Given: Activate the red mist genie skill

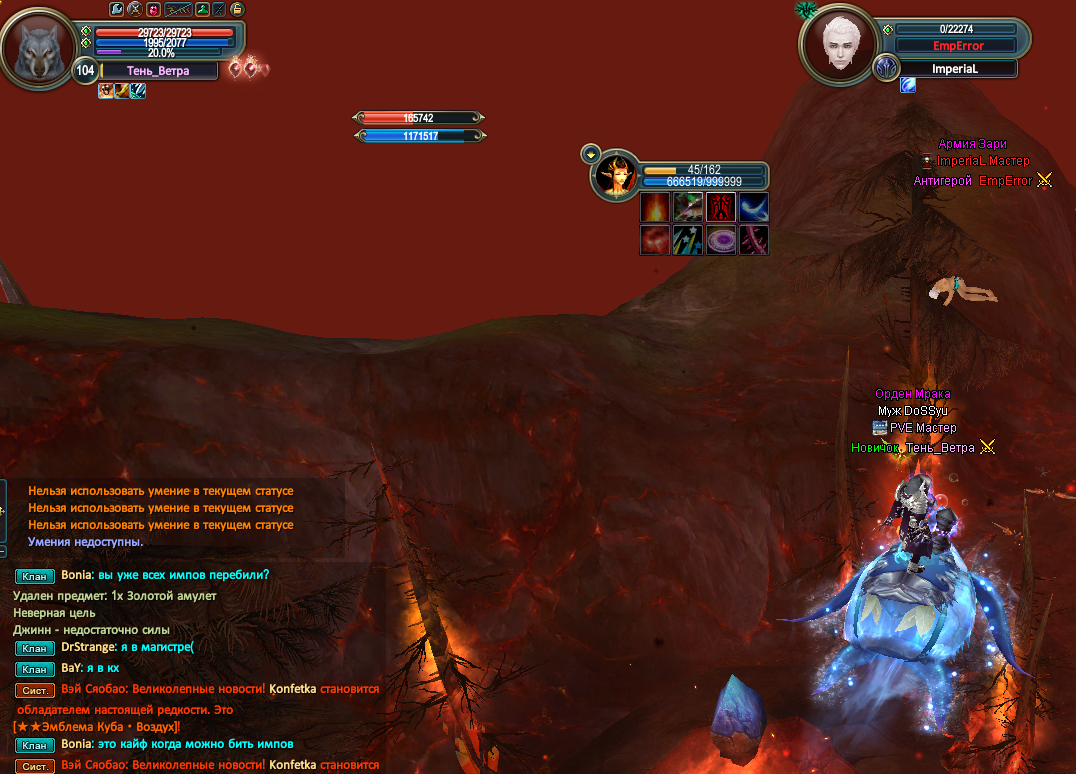Looking at the screenshot, I should click(x=655, y=240).
